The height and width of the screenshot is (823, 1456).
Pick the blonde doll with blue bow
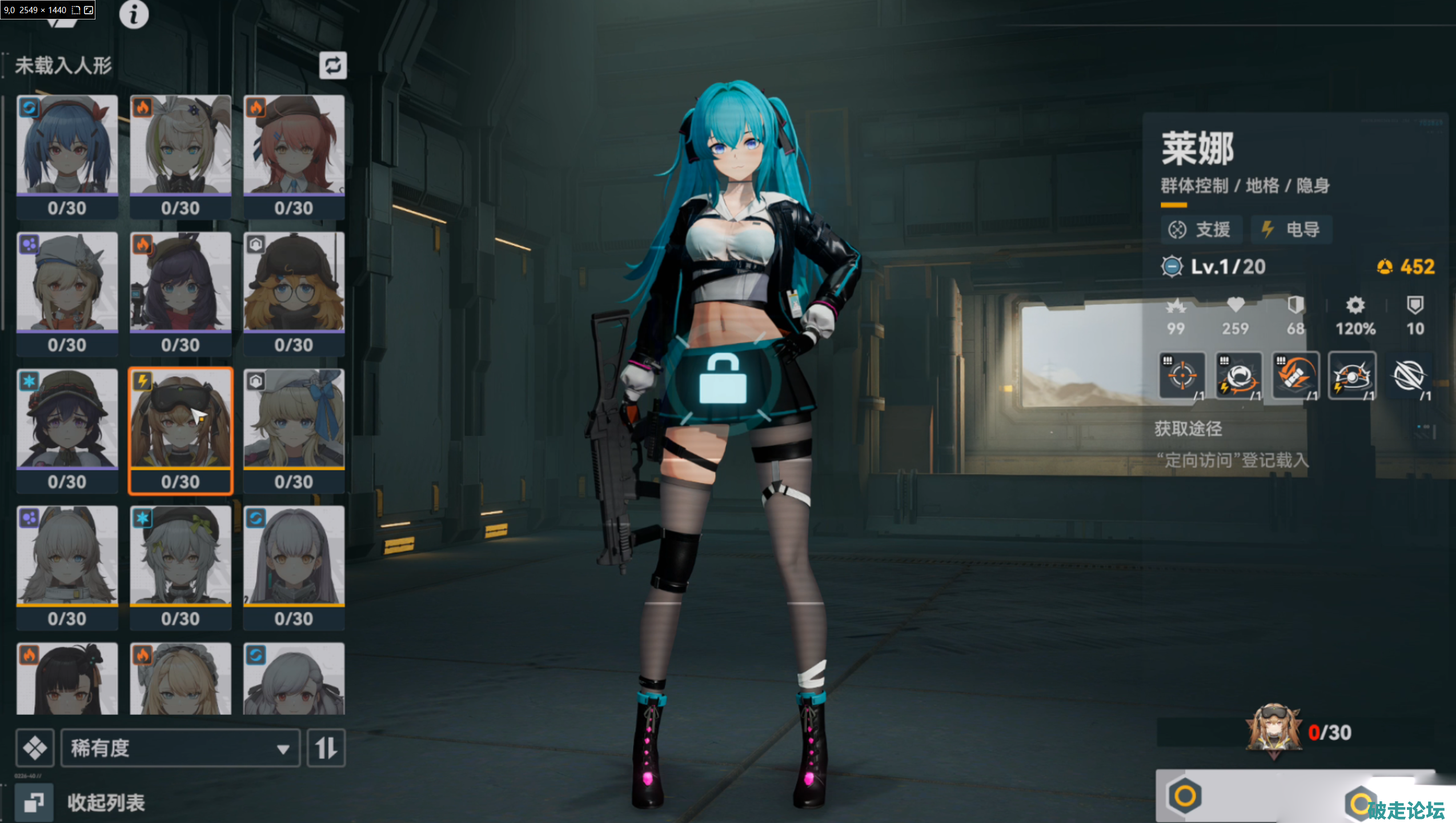tap(294, 430)
